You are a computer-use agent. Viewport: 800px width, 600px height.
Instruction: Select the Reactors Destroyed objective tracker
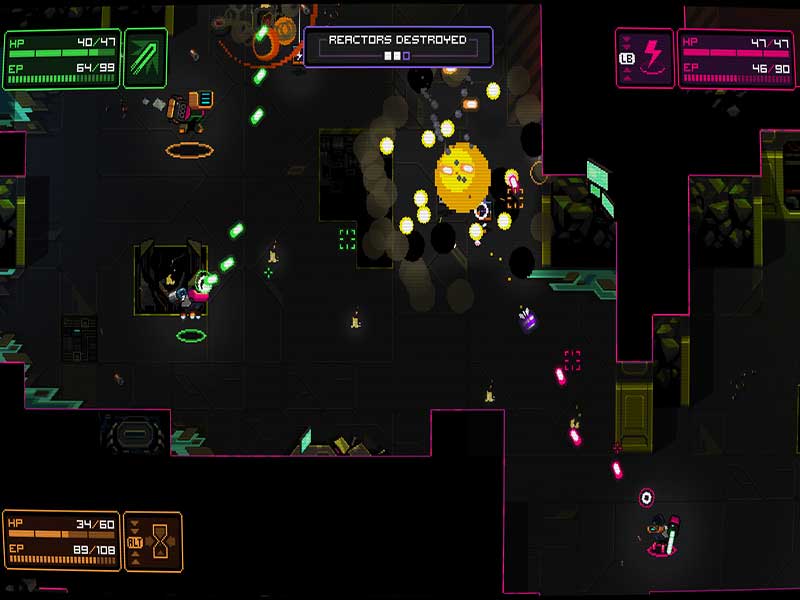(398, 46)
